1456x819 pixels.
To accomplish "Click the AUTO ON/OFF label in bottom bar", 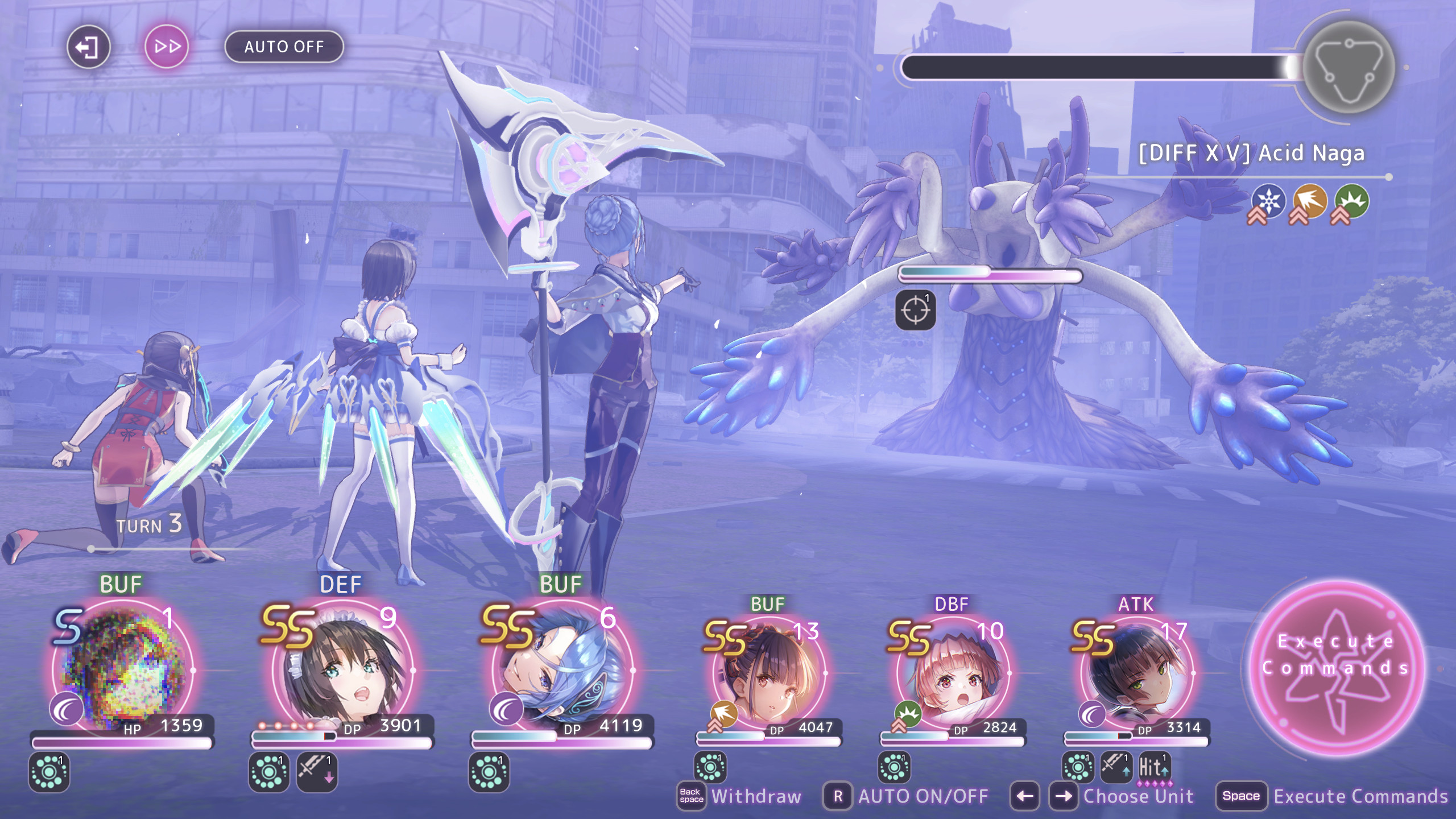I will (923, 796).
